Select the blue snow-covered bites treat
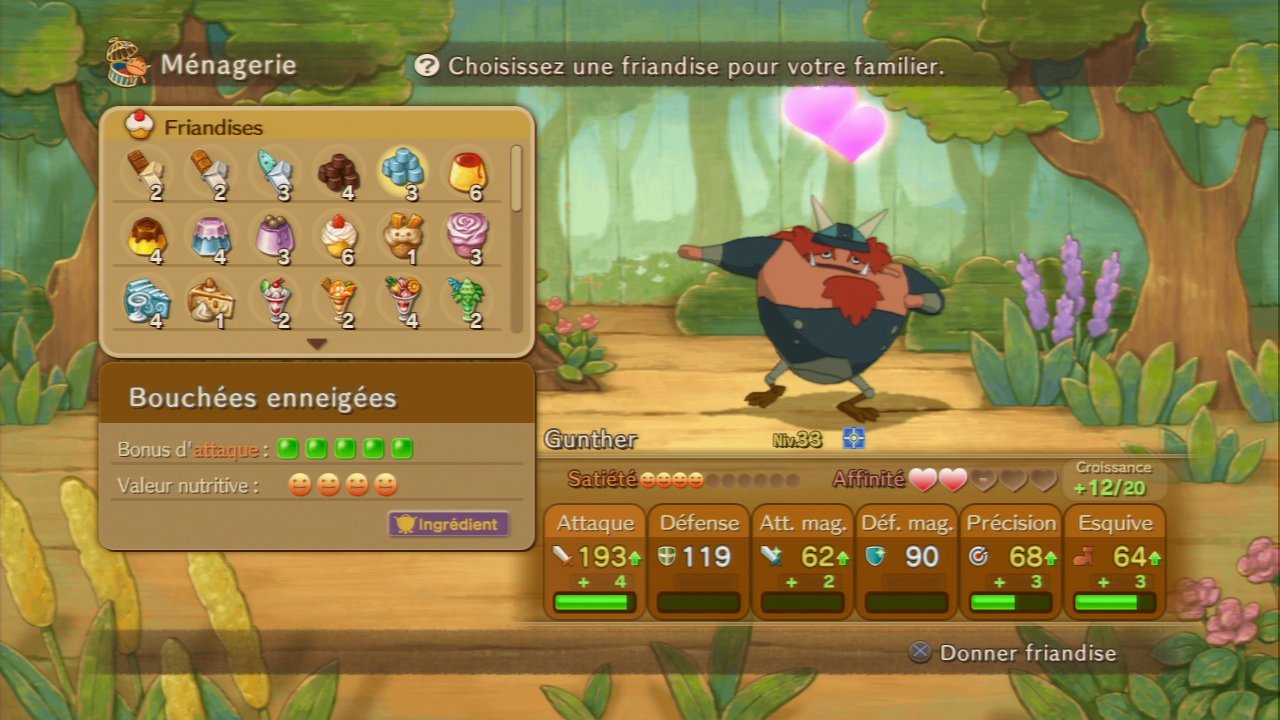This screenshot has width=1280, height=720. tap(403, 169)
